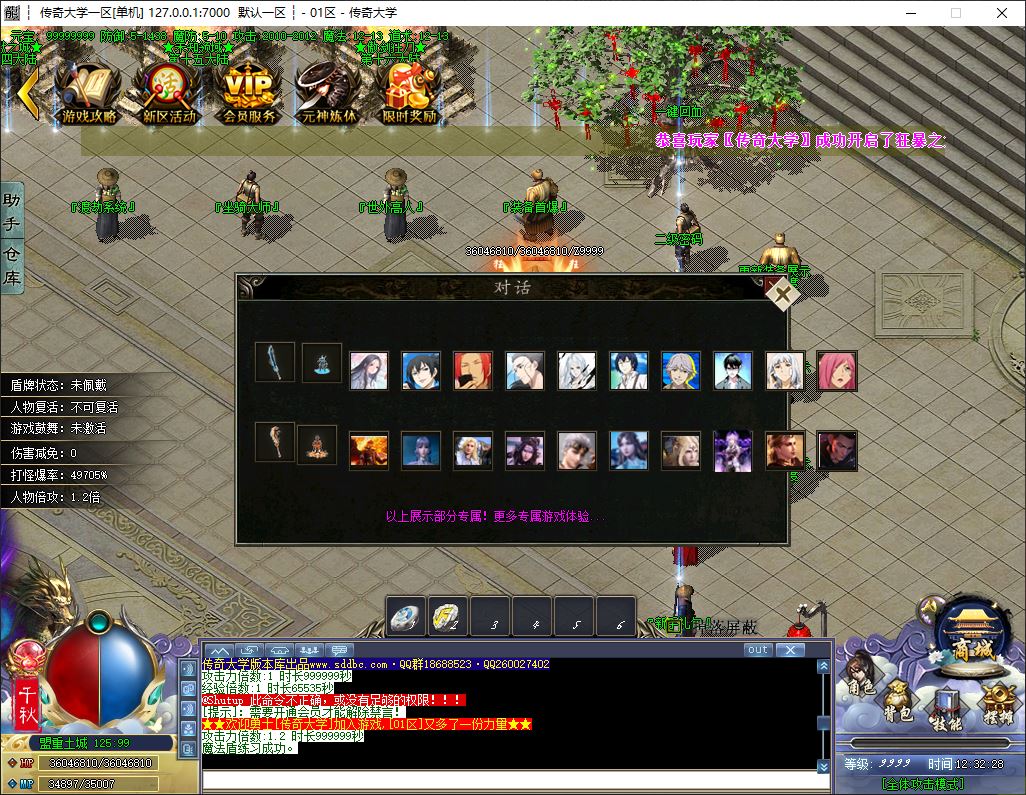Image resolution: width=1026 pixels, height=795 pixels.
Task: Use the item in hotbar slot 2
Action: tap(448, 617)
